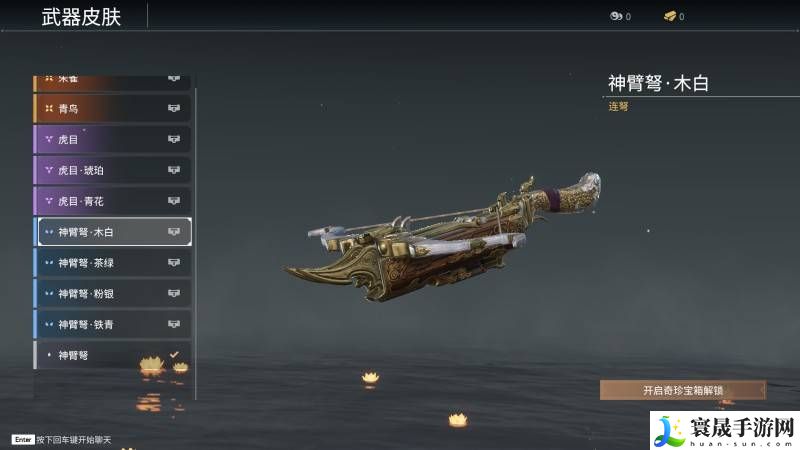Click the gold ingot currency icon
Screen dimensions: 800x450
tap(669, 16)
